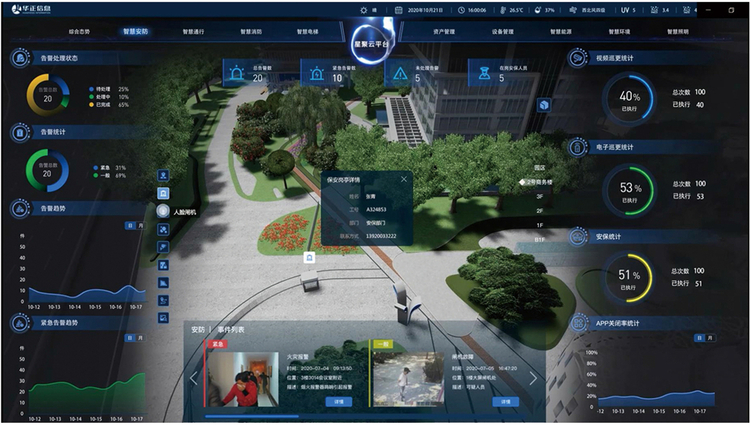
Task: Select the 智慧消防 tab
Action: tap(251, 31)
